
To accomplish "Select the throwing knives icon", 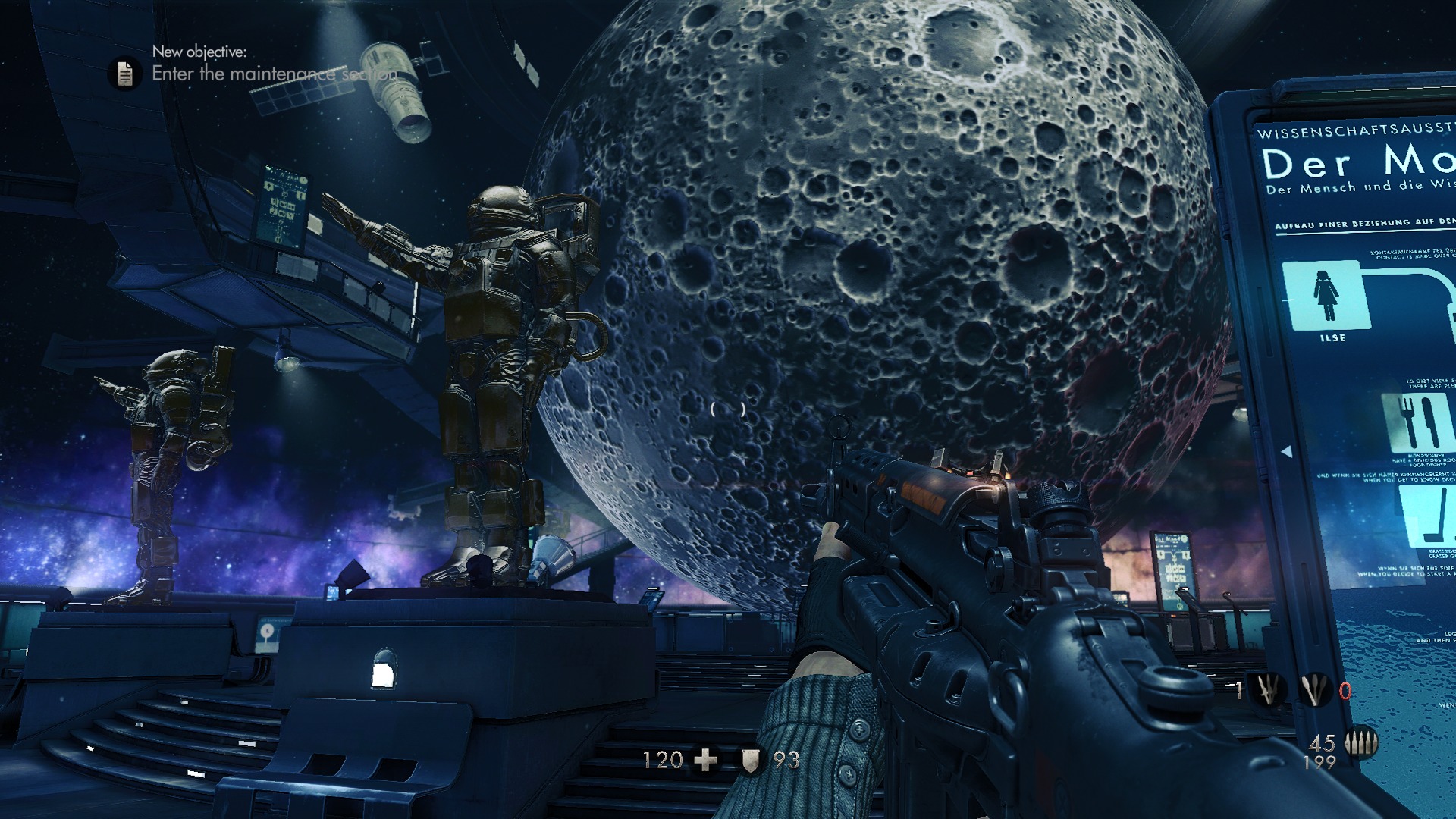I will [x=1315, y=690].
